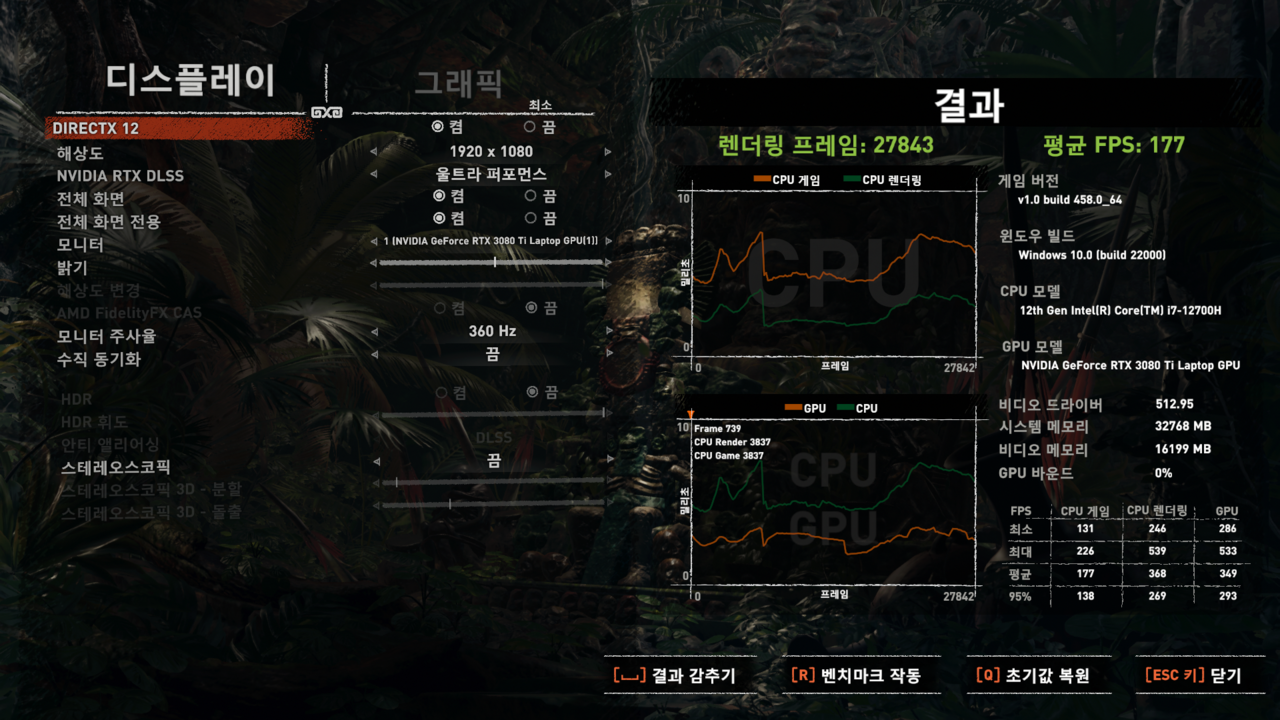Viewport: 1280px width, 720px height.
Task: Select the 스테레오스코픽 menu row
Action: [x=115, y=467]
